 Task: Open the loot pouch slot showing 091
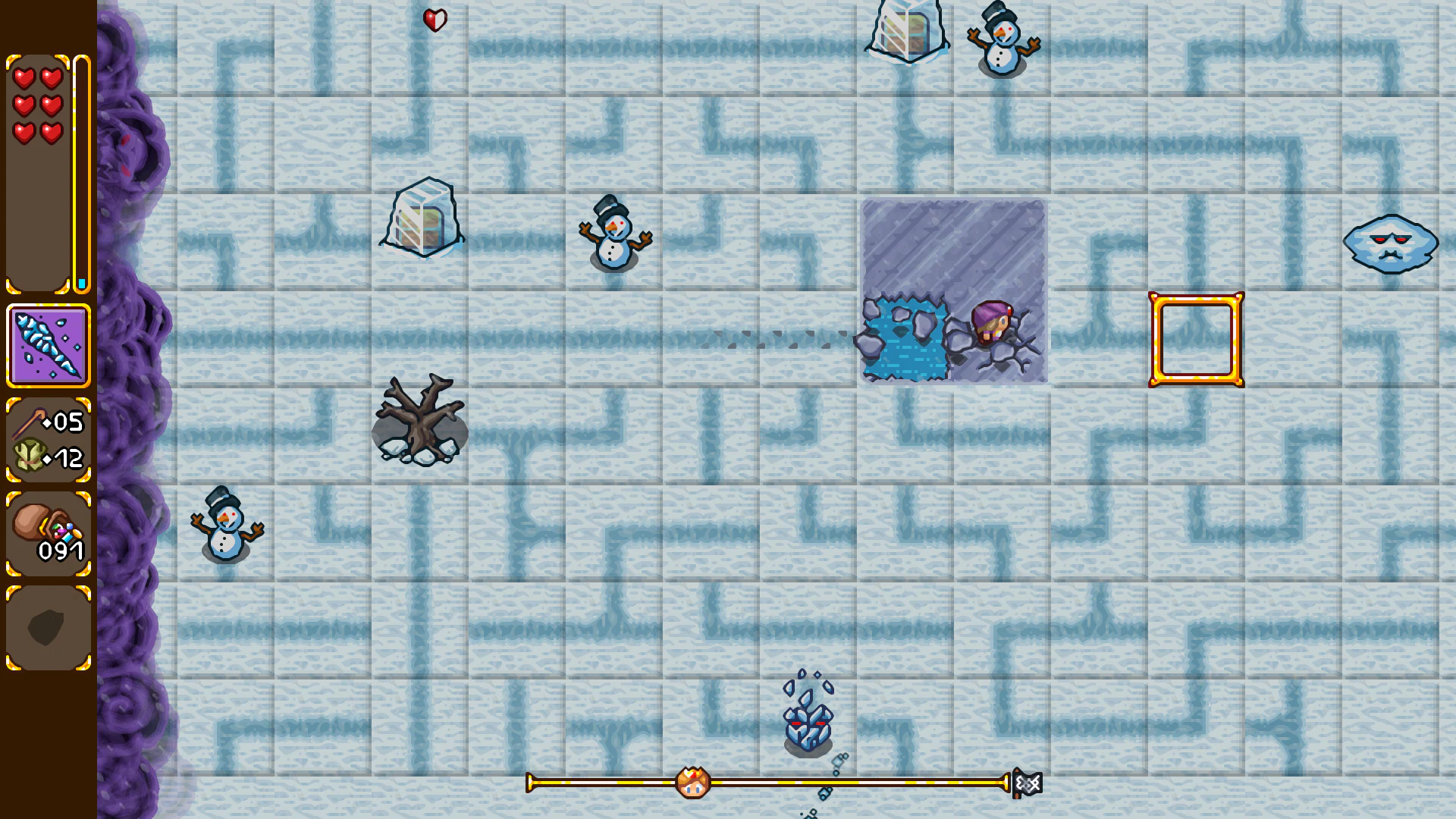click(x=48, y=531)
